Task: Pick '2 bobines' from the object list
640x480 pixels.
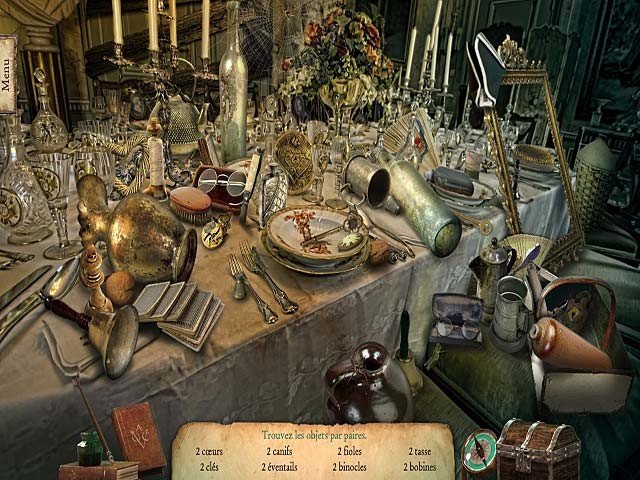Action: [420, 466]
